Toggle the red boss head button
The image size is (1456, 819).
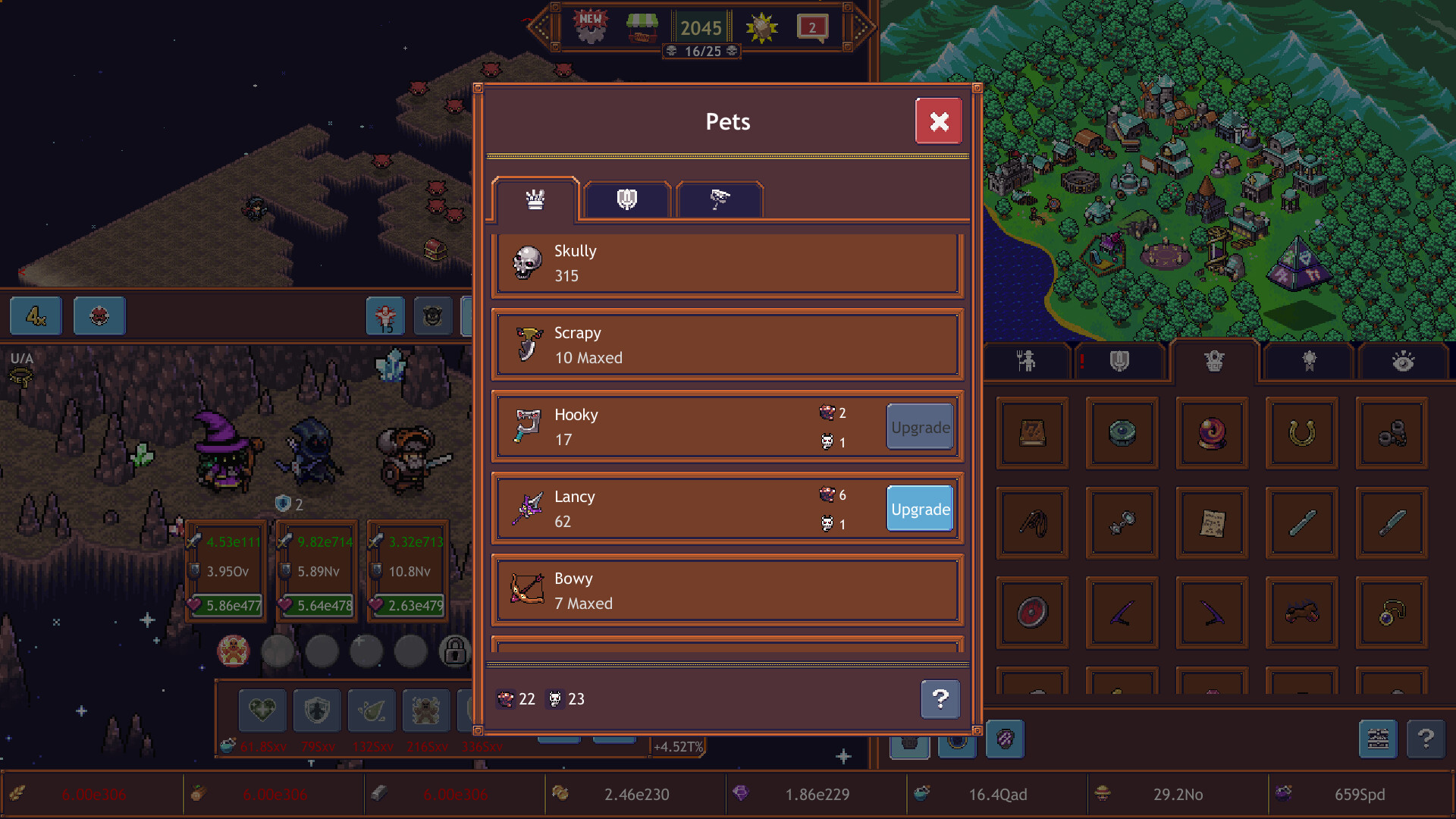[99, 316]
